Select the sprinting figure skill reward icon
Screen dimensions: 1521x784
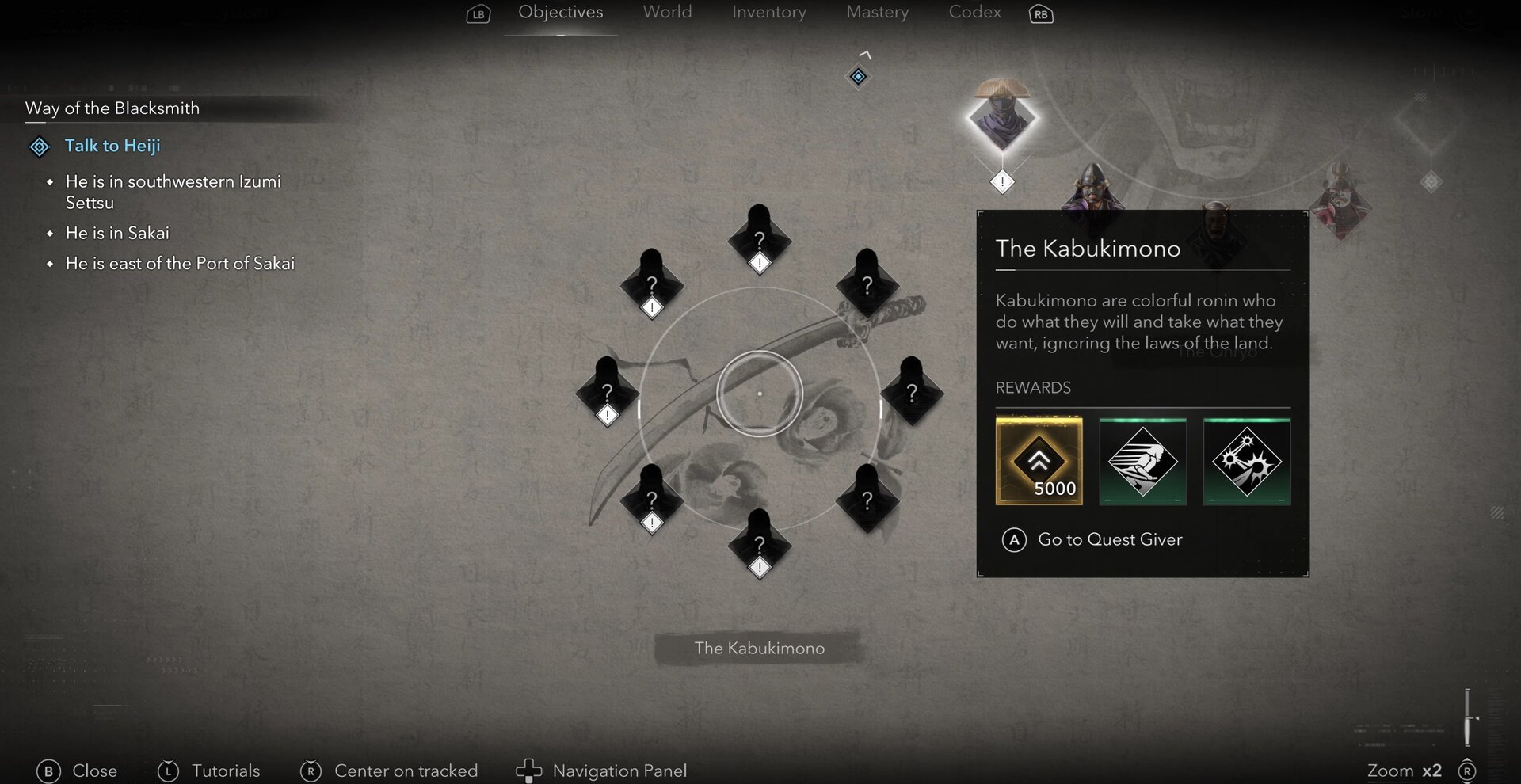coord(1142,462)
